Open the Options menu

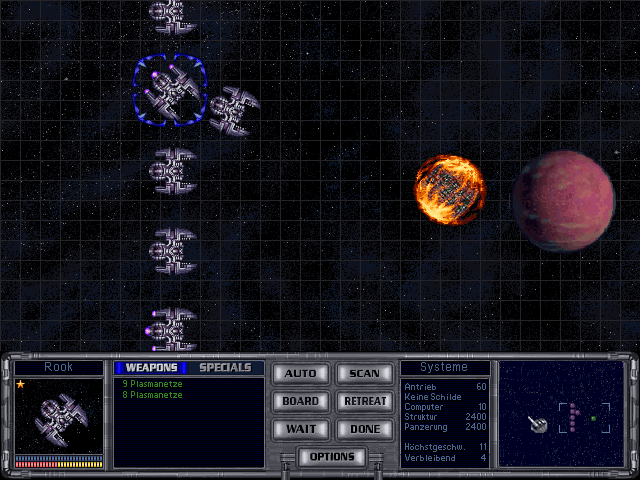(x=332, y=457)
